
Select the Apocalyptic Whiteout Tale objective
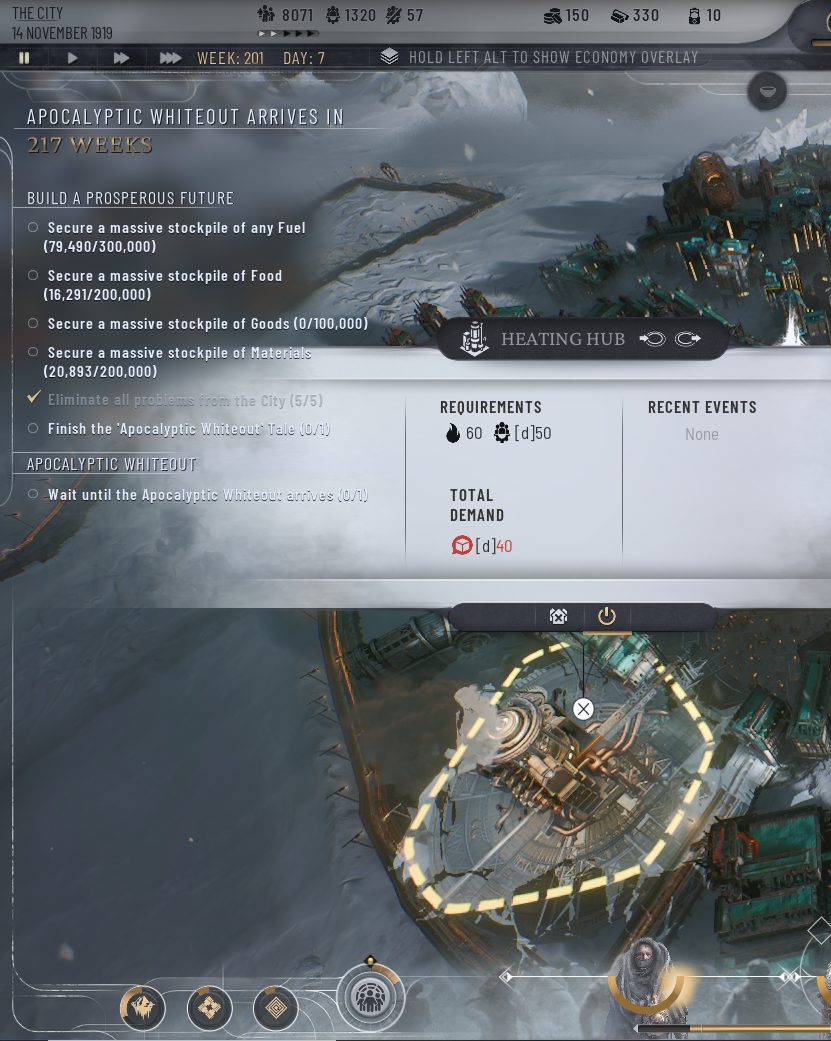coord(188,429)
